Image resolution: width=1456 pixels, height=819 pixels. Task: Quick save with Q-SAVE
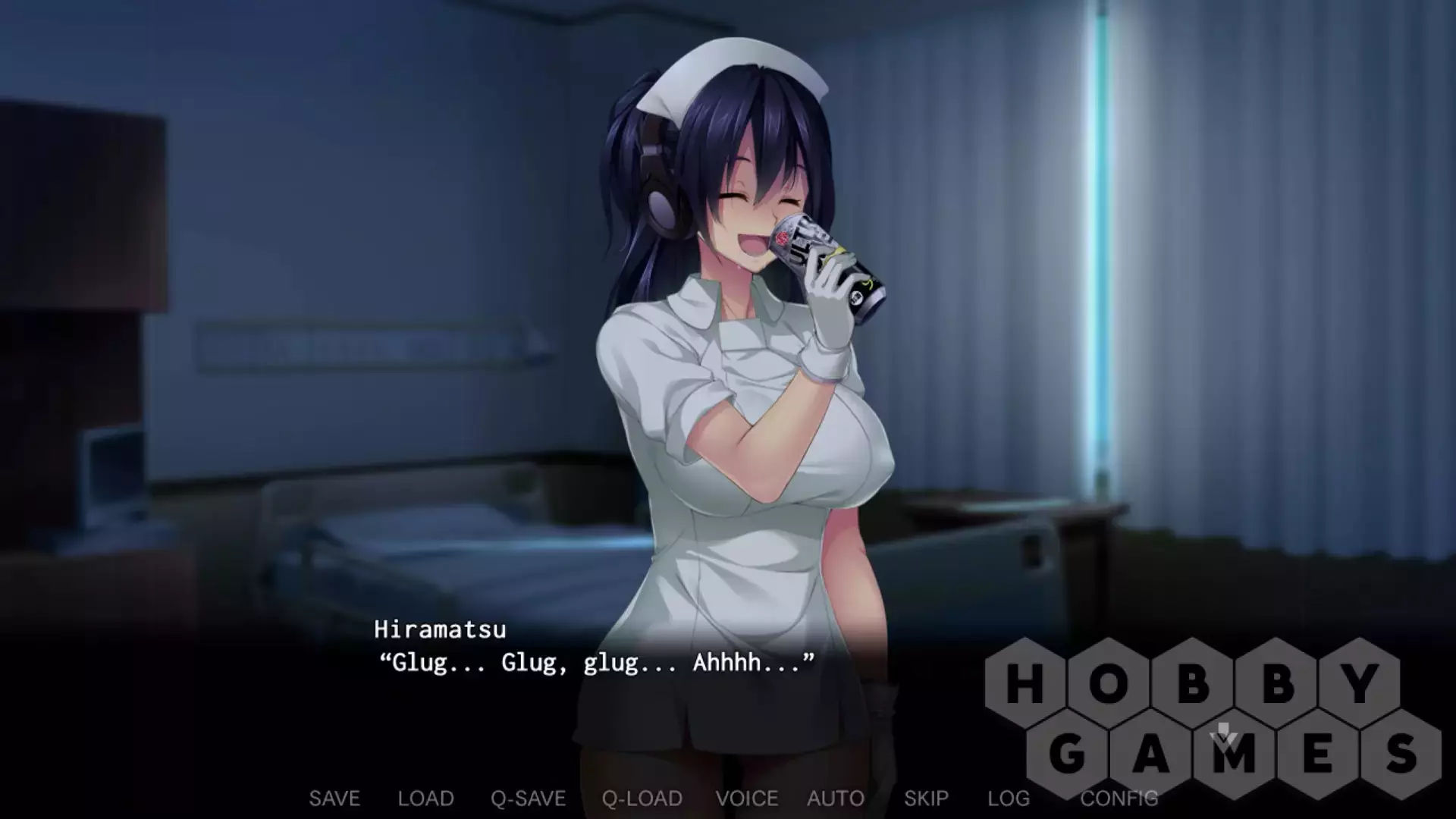tap(528, 799)
